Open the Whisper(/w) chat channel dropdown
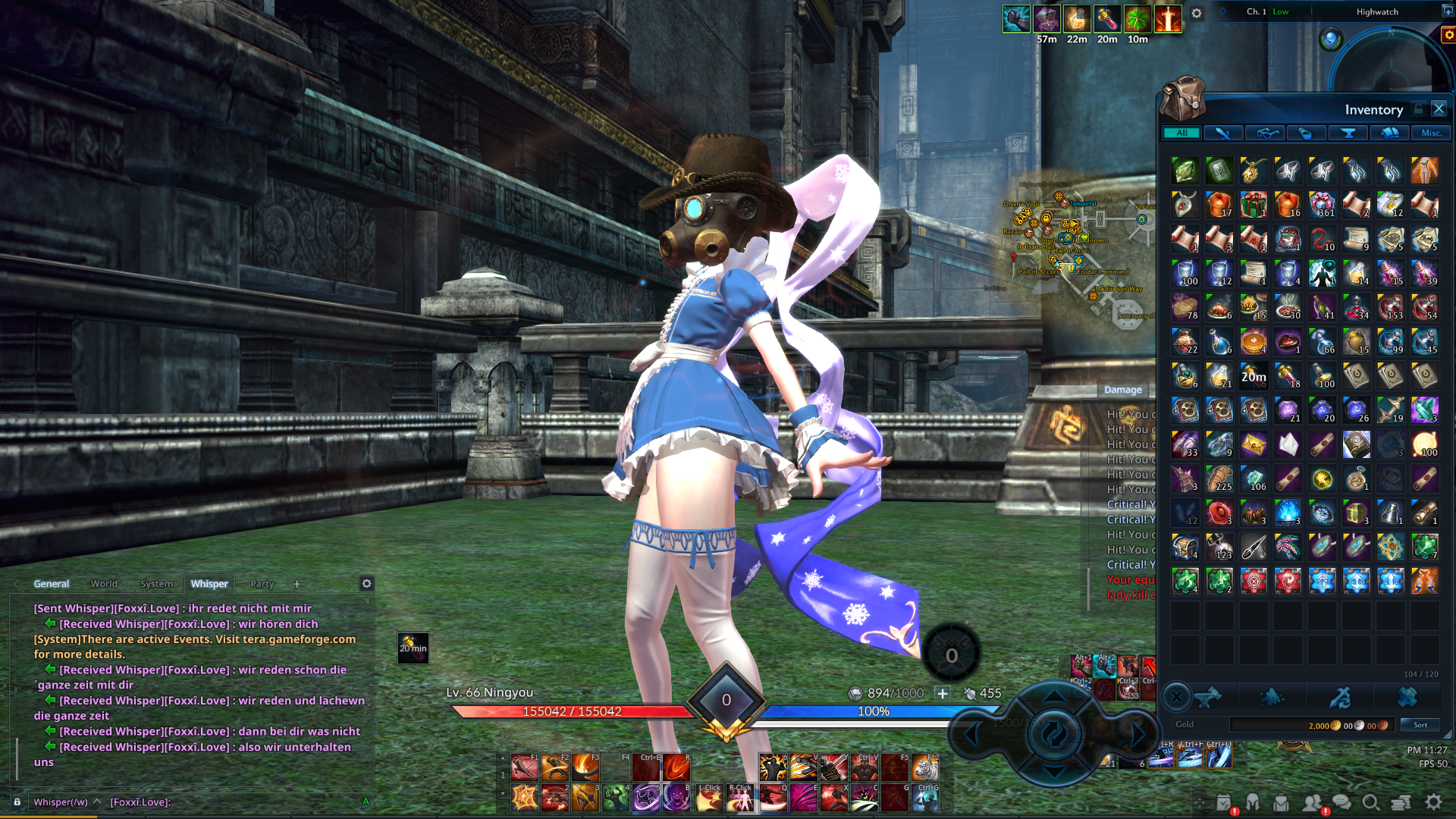This screenshot has height=819, width=1456. [x=65, y=802]
